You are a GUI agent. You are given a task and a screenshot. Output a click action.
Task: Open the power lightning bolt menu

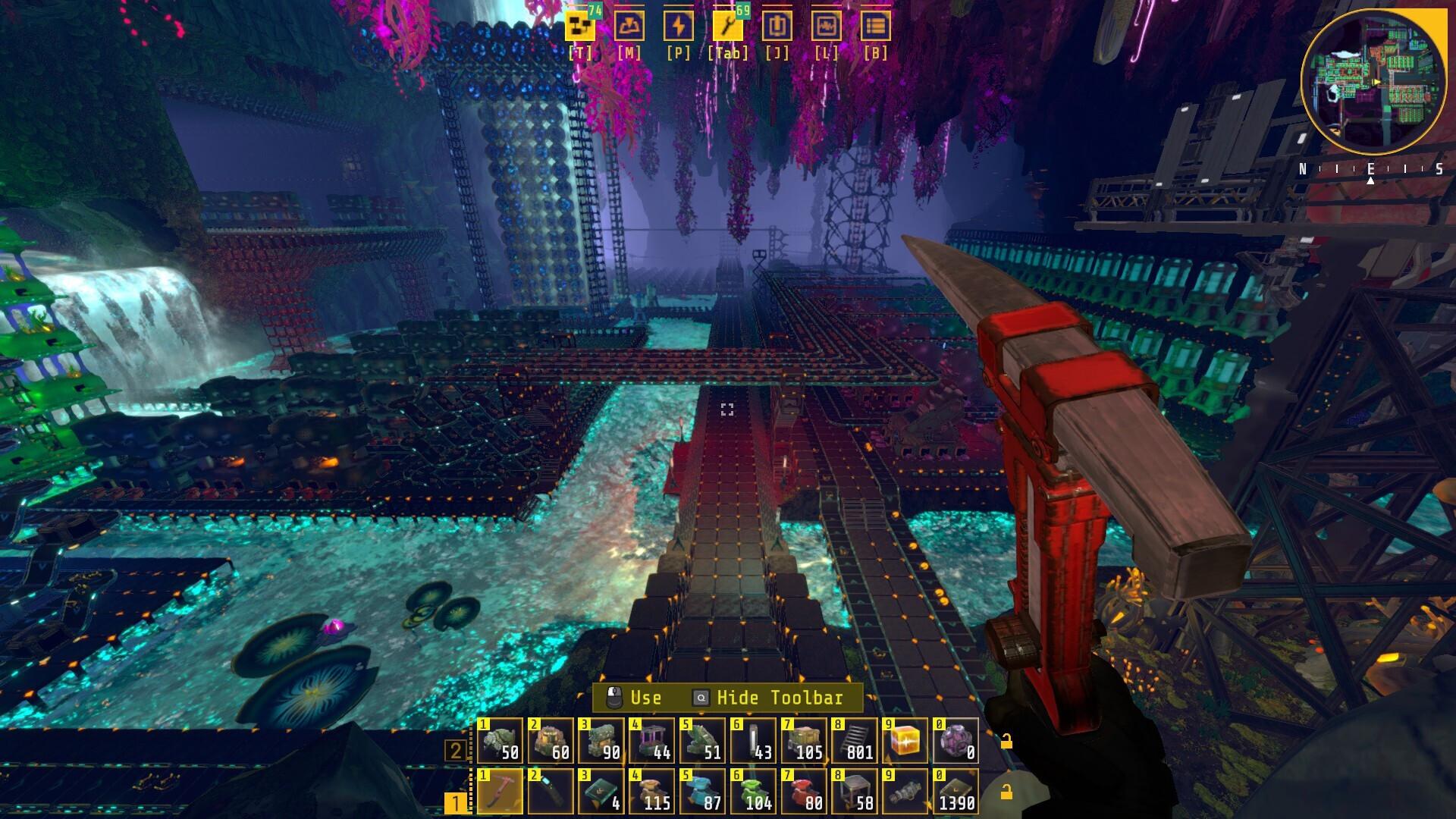click(678, 27)
